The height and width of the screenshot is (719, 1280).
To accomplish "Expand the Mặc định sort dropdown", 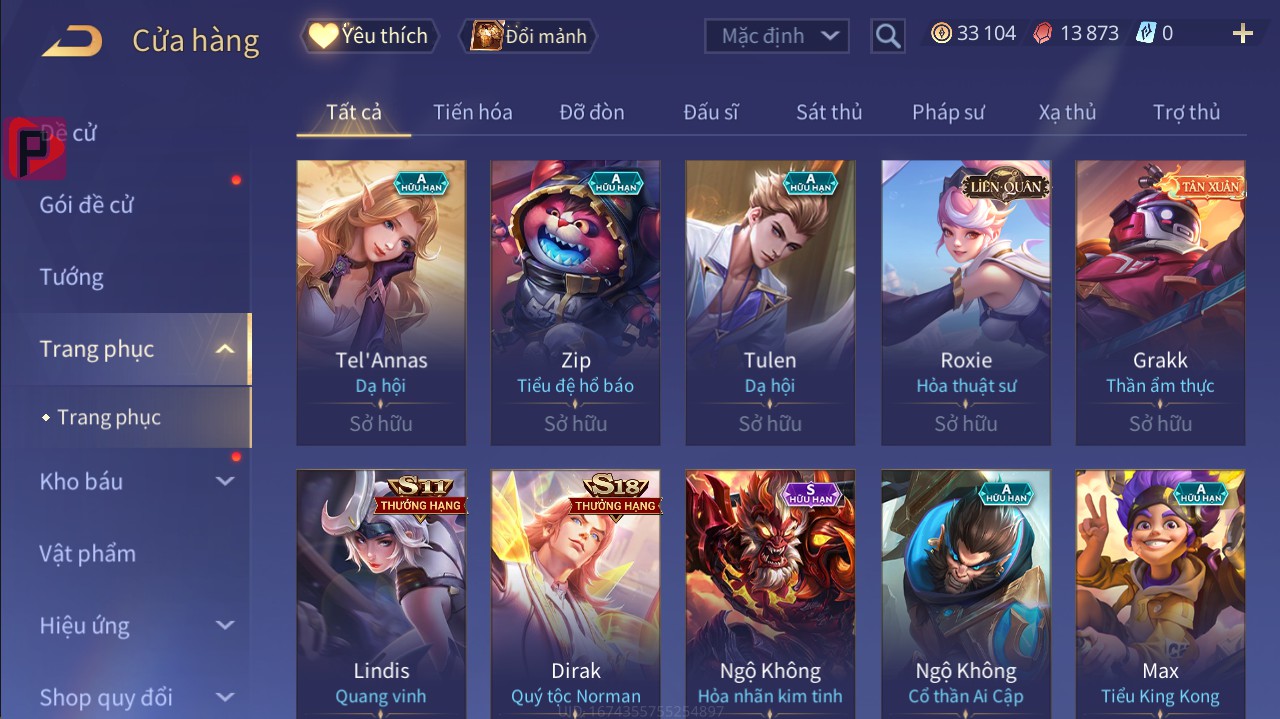I will pos(777,36).
